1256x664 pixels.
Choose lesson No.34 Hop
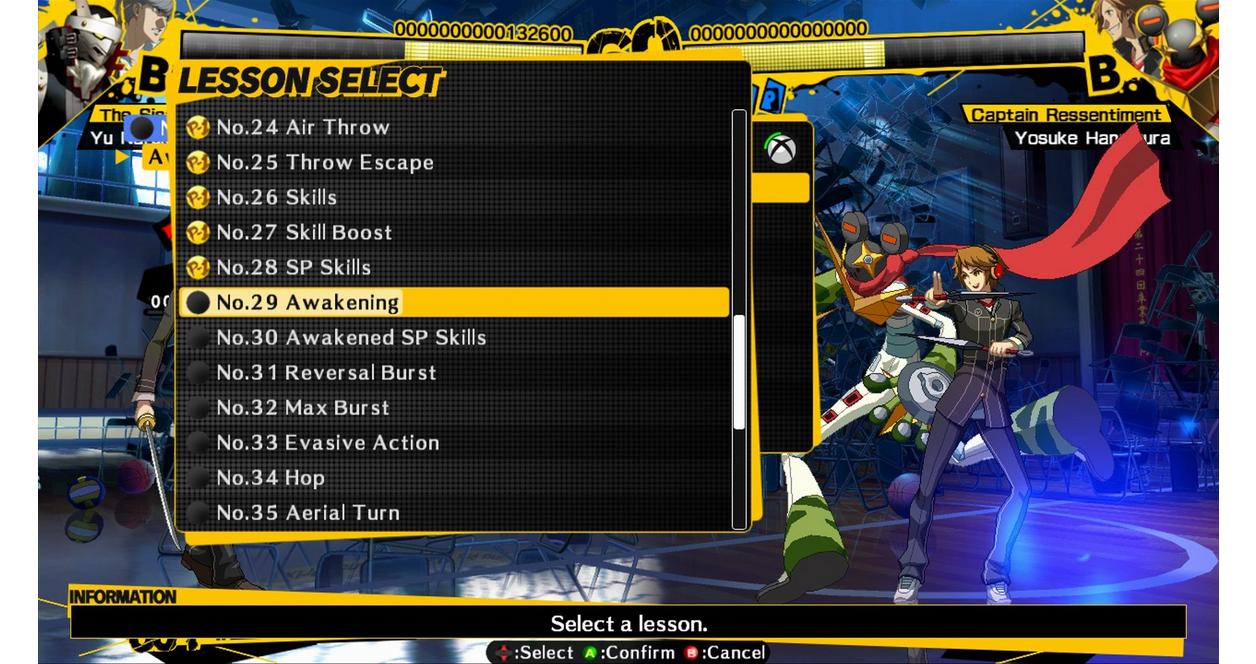(x=271, y=477)
